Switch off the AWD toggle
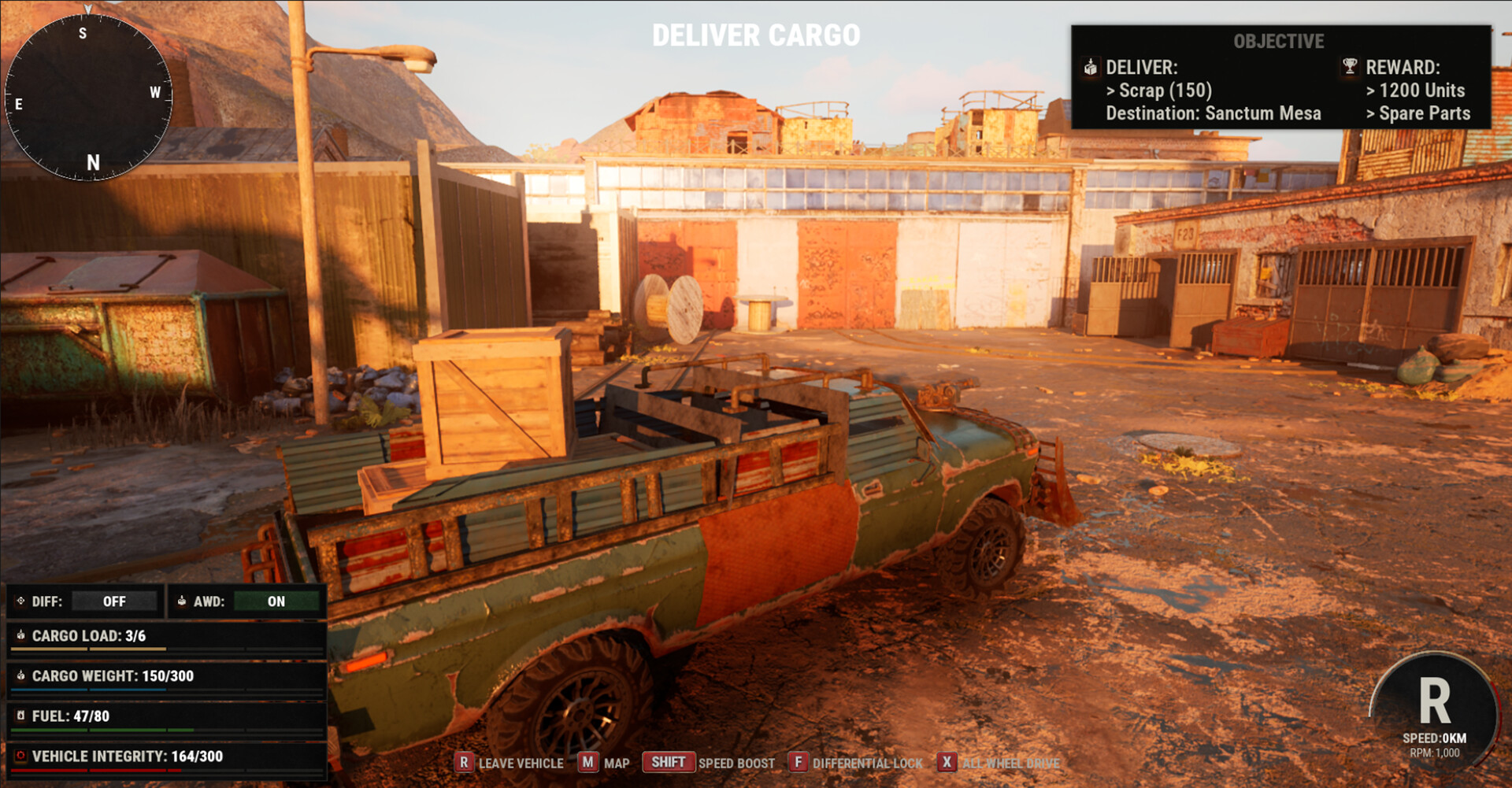Image resolution: width=1512 pixels, height=788 pixels. [x=275, y=601]
